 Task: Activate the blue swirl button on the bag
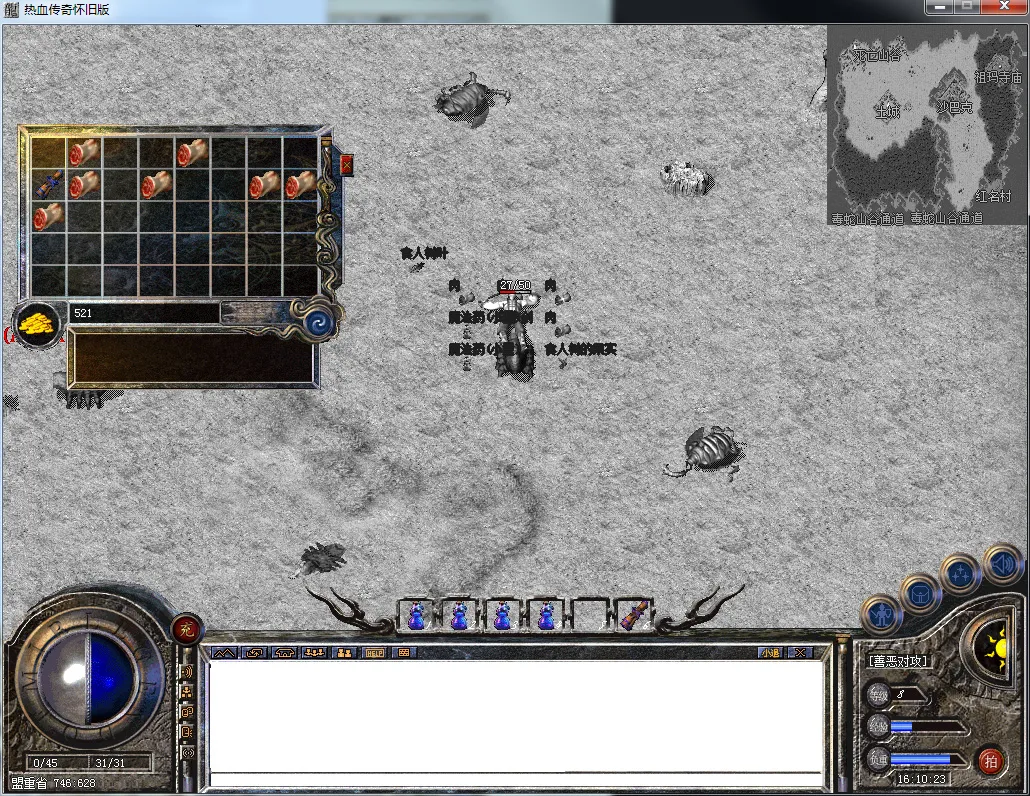coord(319,322)
